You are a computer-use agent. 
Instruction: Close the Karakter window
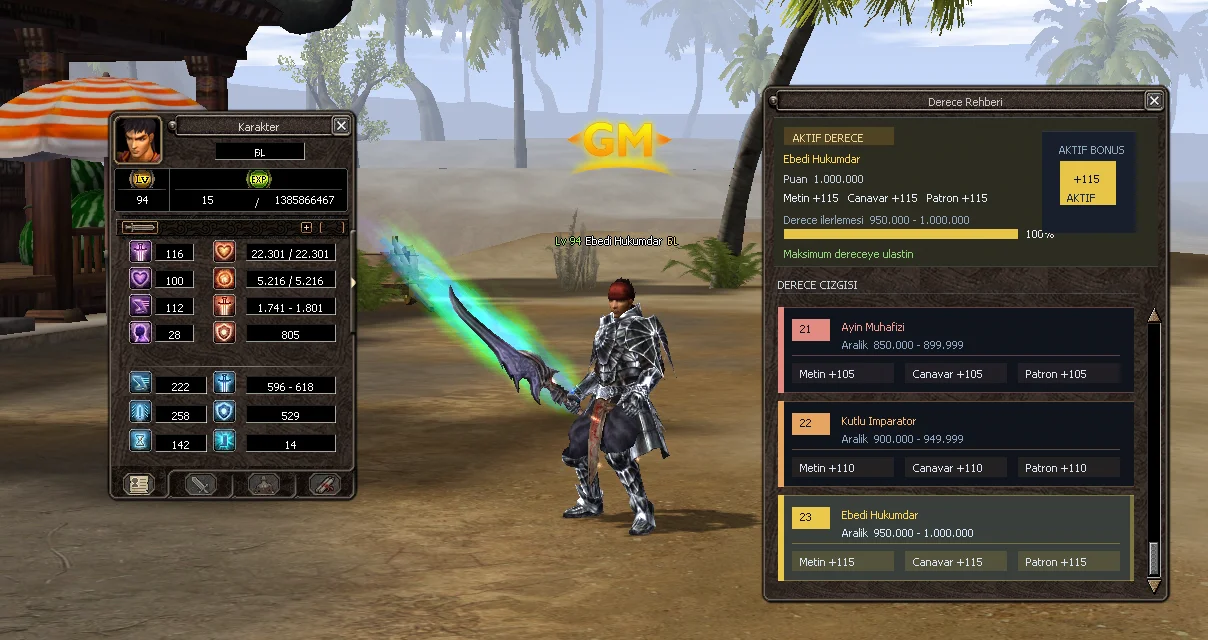pyautogui.click(x=341, y=126)
